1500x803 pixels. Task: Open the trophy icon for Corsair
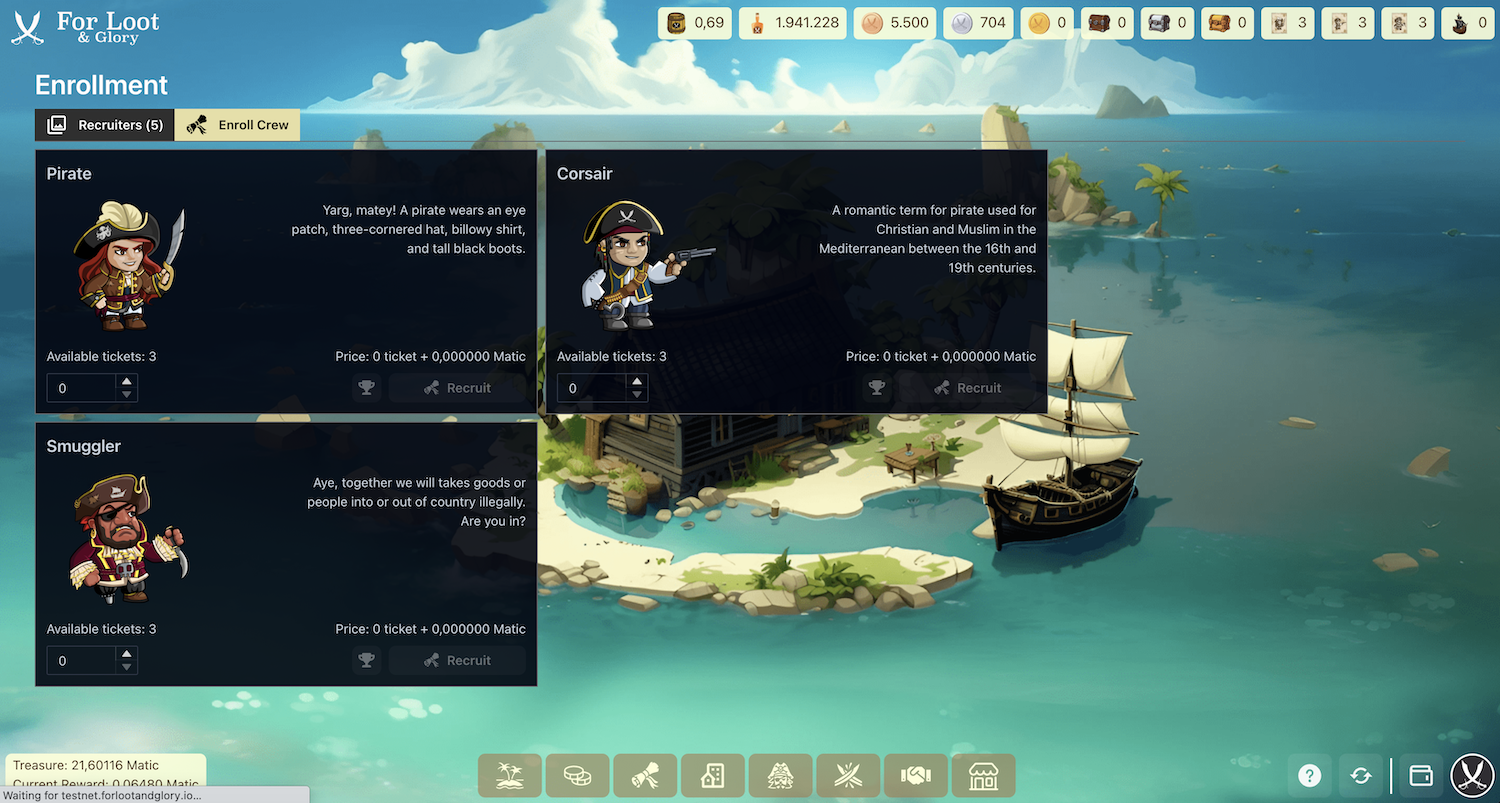877,388
